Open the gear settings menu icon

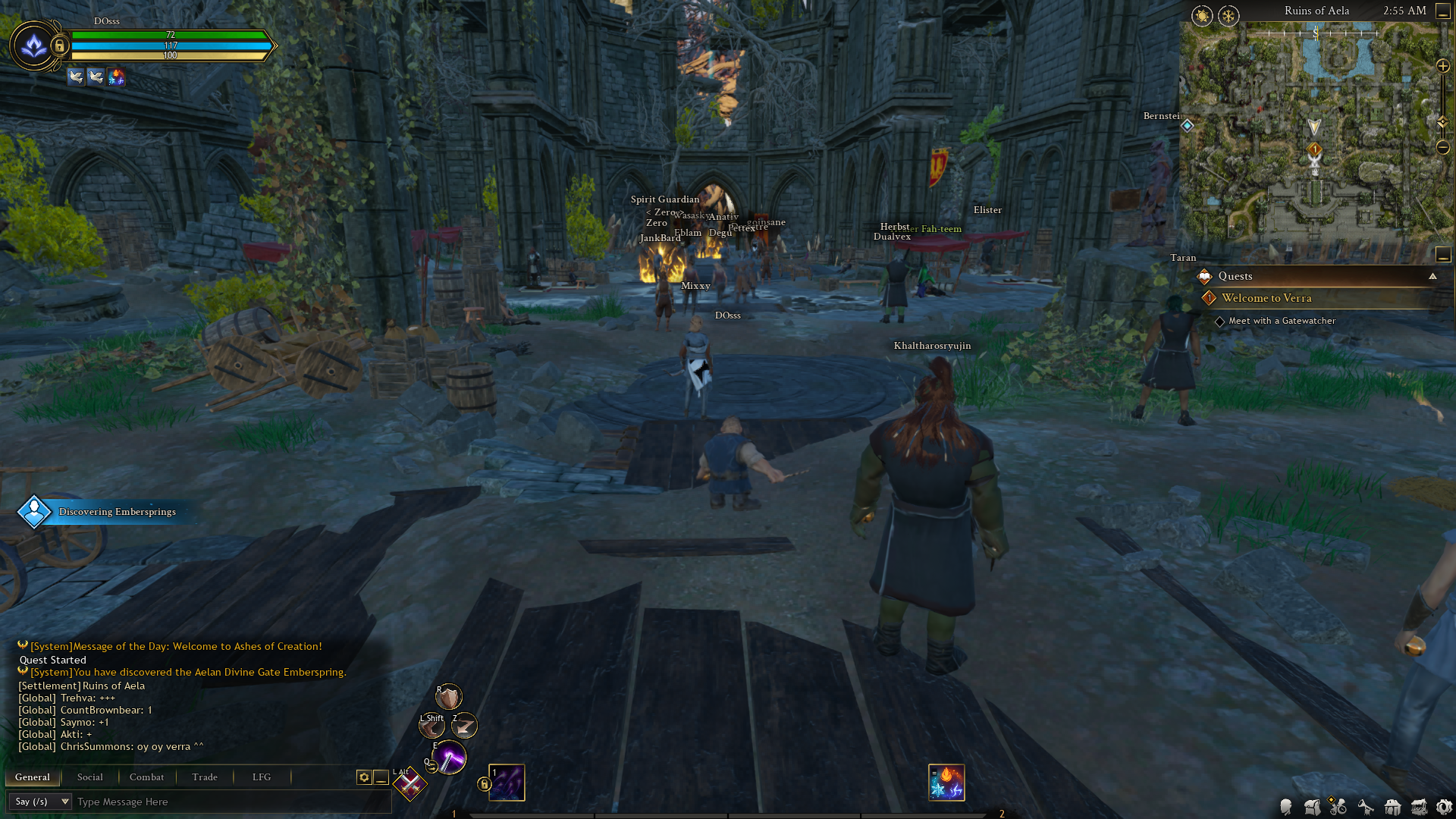pyautogui.click(x=1444, y=807)
